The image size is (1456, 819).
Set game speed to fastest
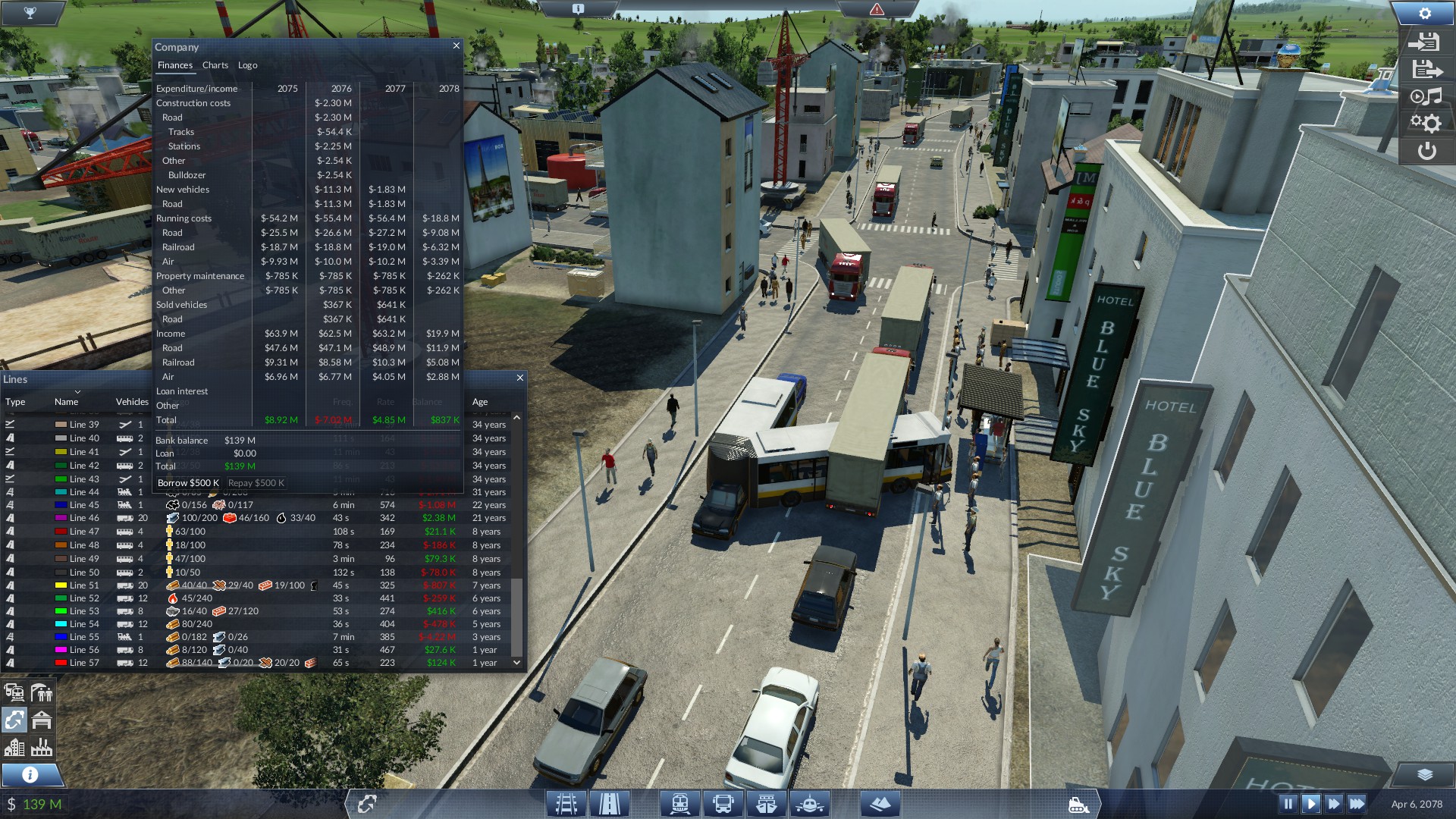click(1357, 804)
